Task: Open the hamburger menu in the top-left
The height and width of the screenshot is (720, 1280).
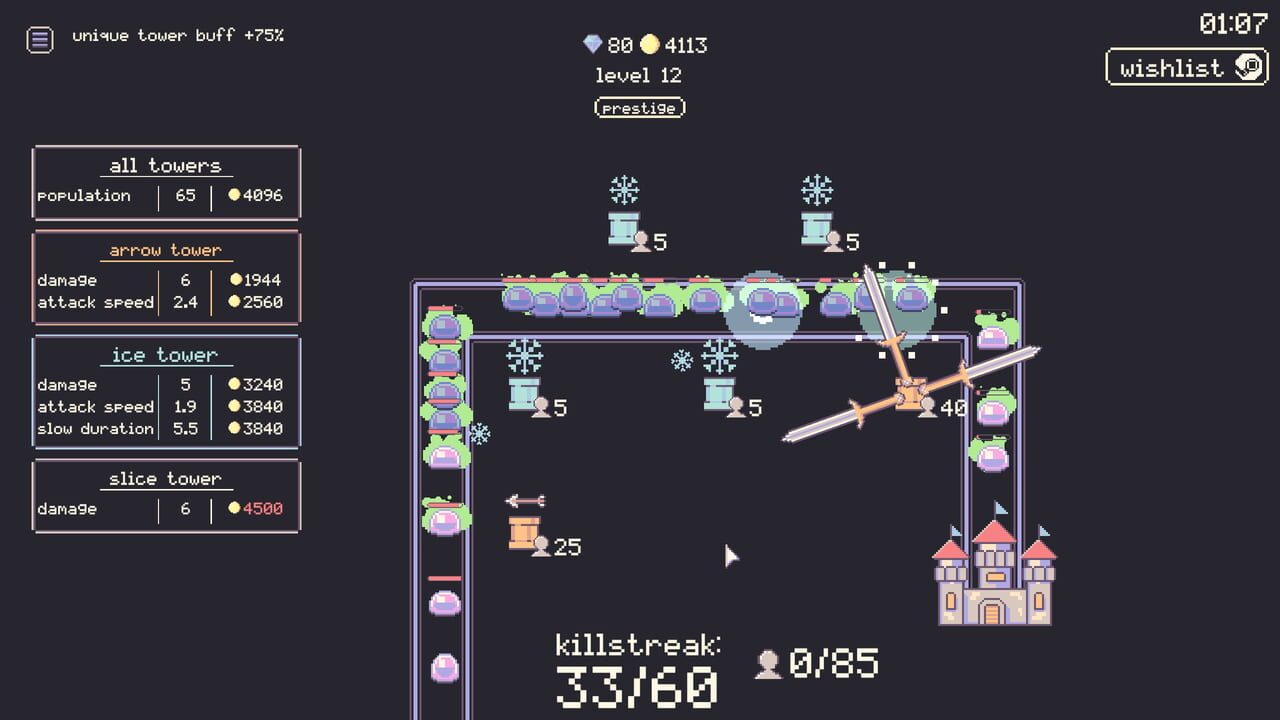Action: pos(39,40)
